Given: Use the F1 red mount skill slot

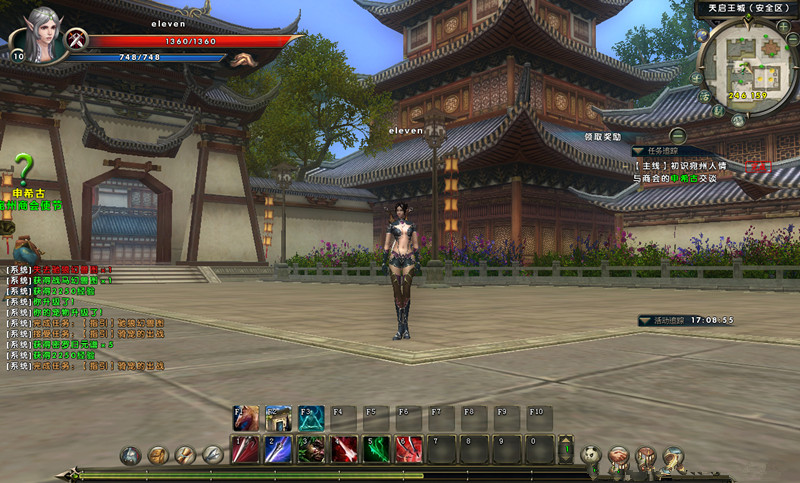Looking at the screenshot, I should click(x=246, y=417).
